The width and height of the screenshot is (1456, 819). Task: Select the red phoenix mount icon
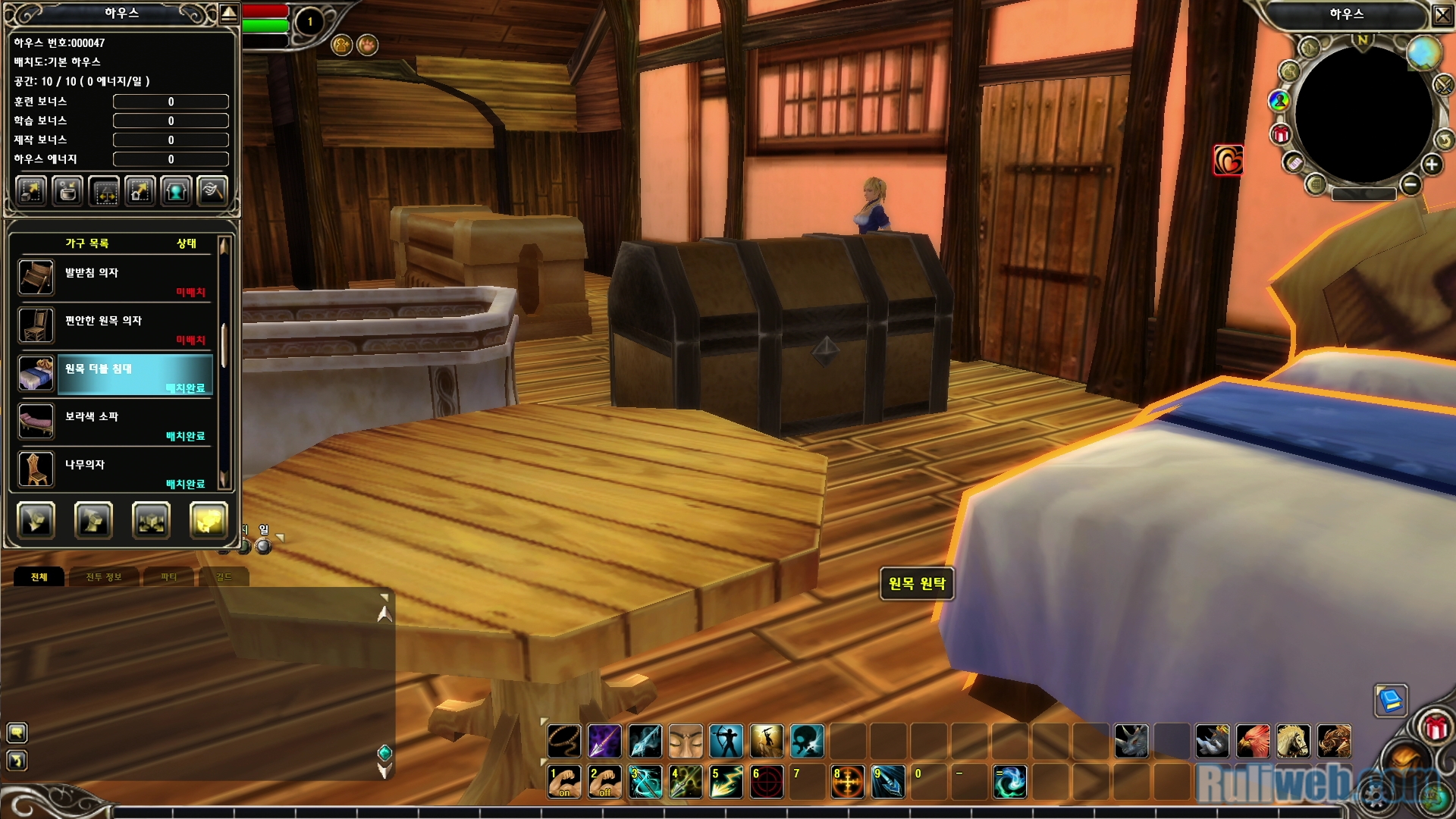click(1253, 741)
